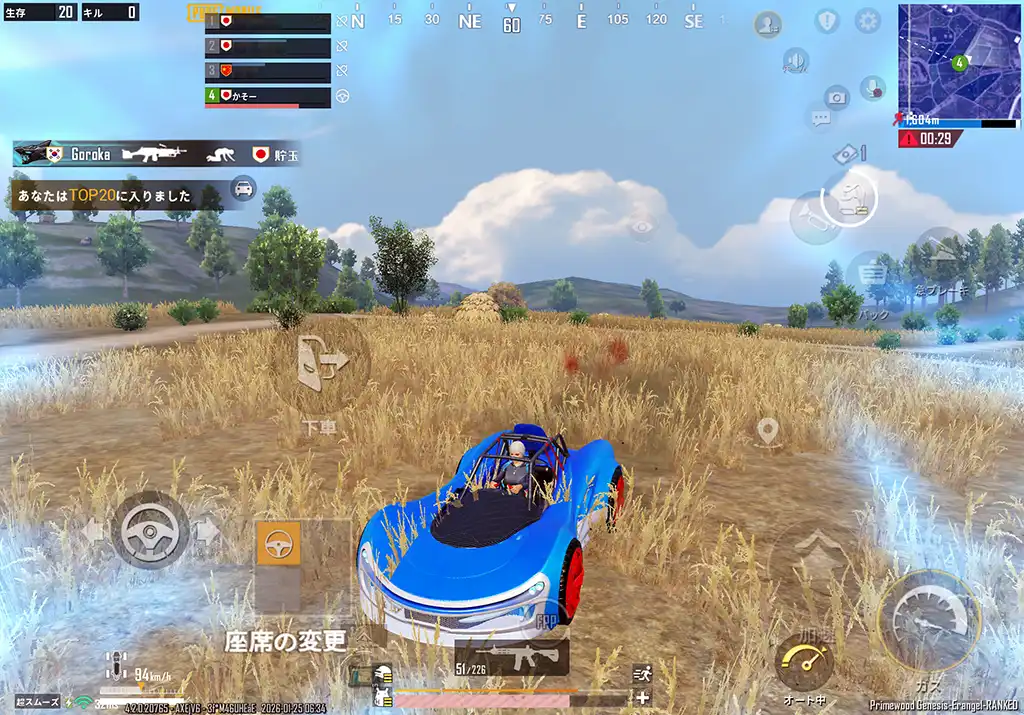Open the quick chat speech bubble
Image resolution: width=1024 pixels, height=715 pixels.
[x=821, y=119]
